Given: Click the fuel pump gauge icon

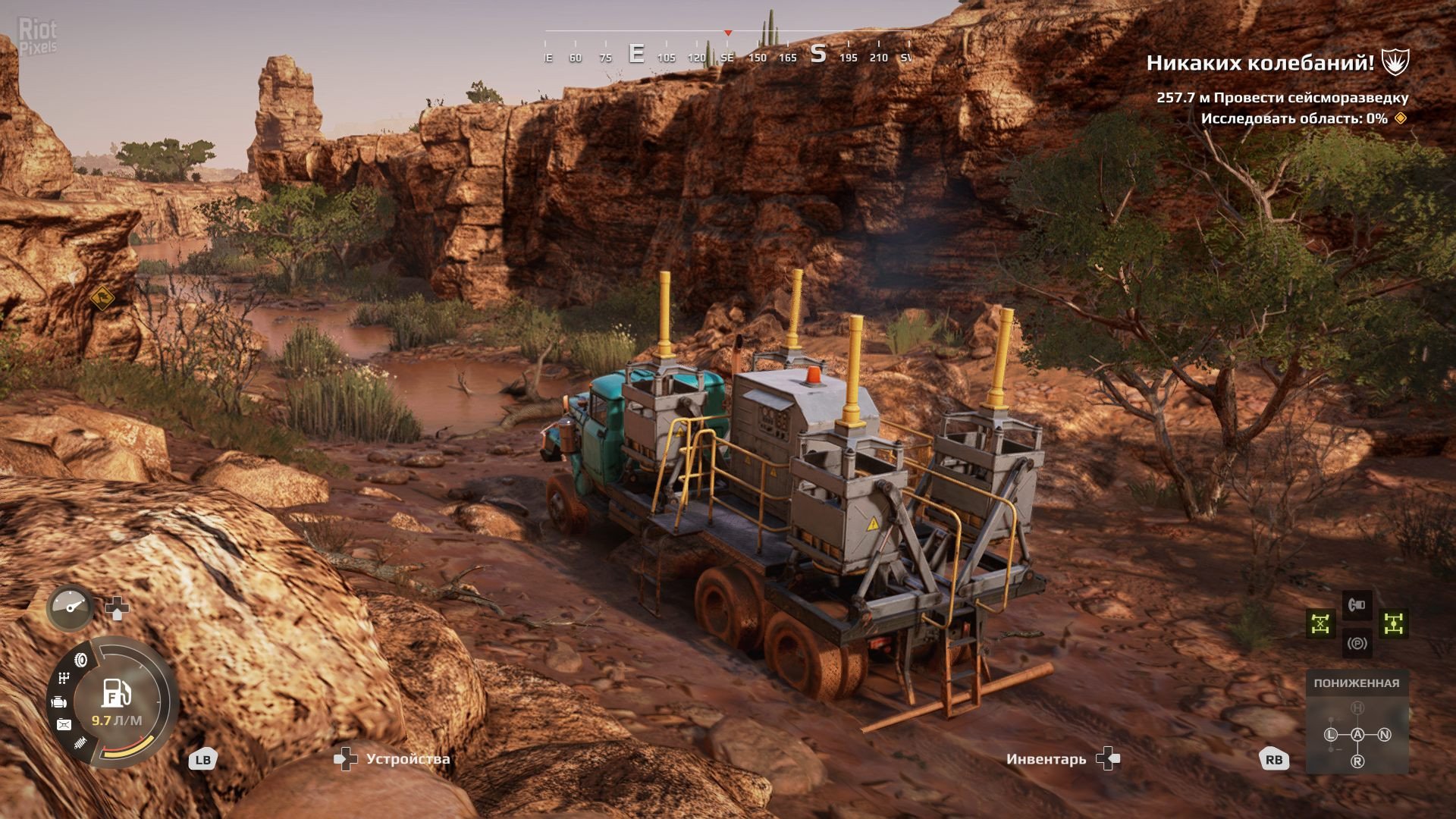Looking at the screenshot, I should coord(116,693).
